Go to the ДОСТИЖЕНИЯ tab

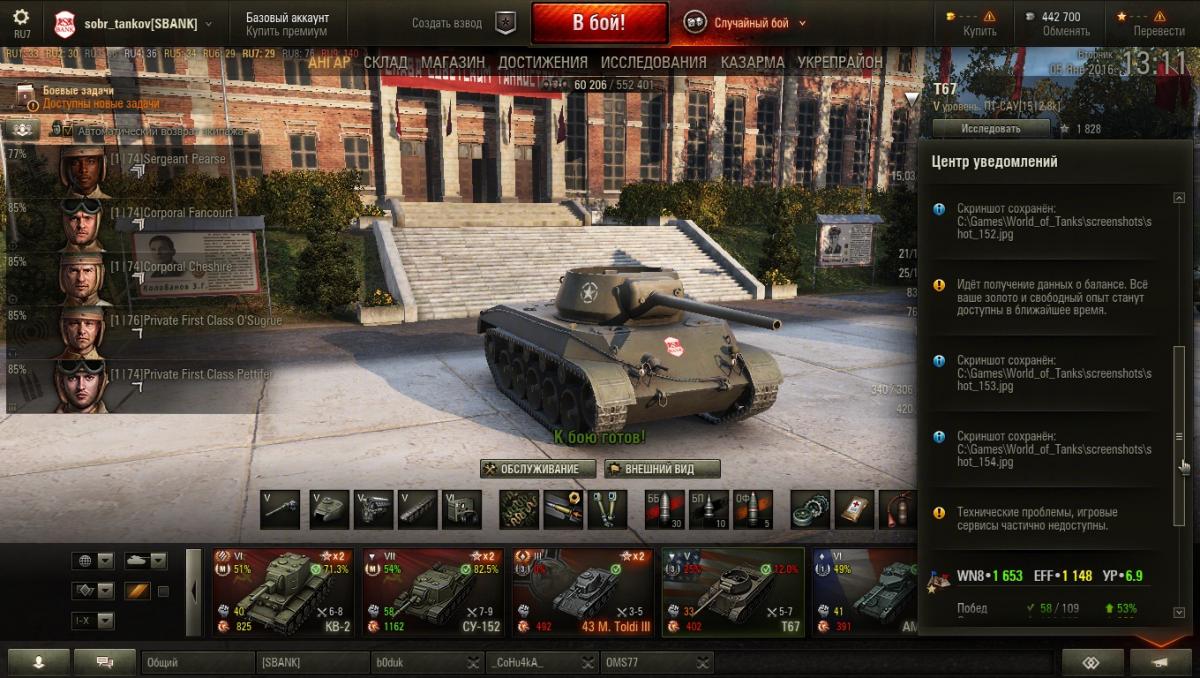click(543, 62)
